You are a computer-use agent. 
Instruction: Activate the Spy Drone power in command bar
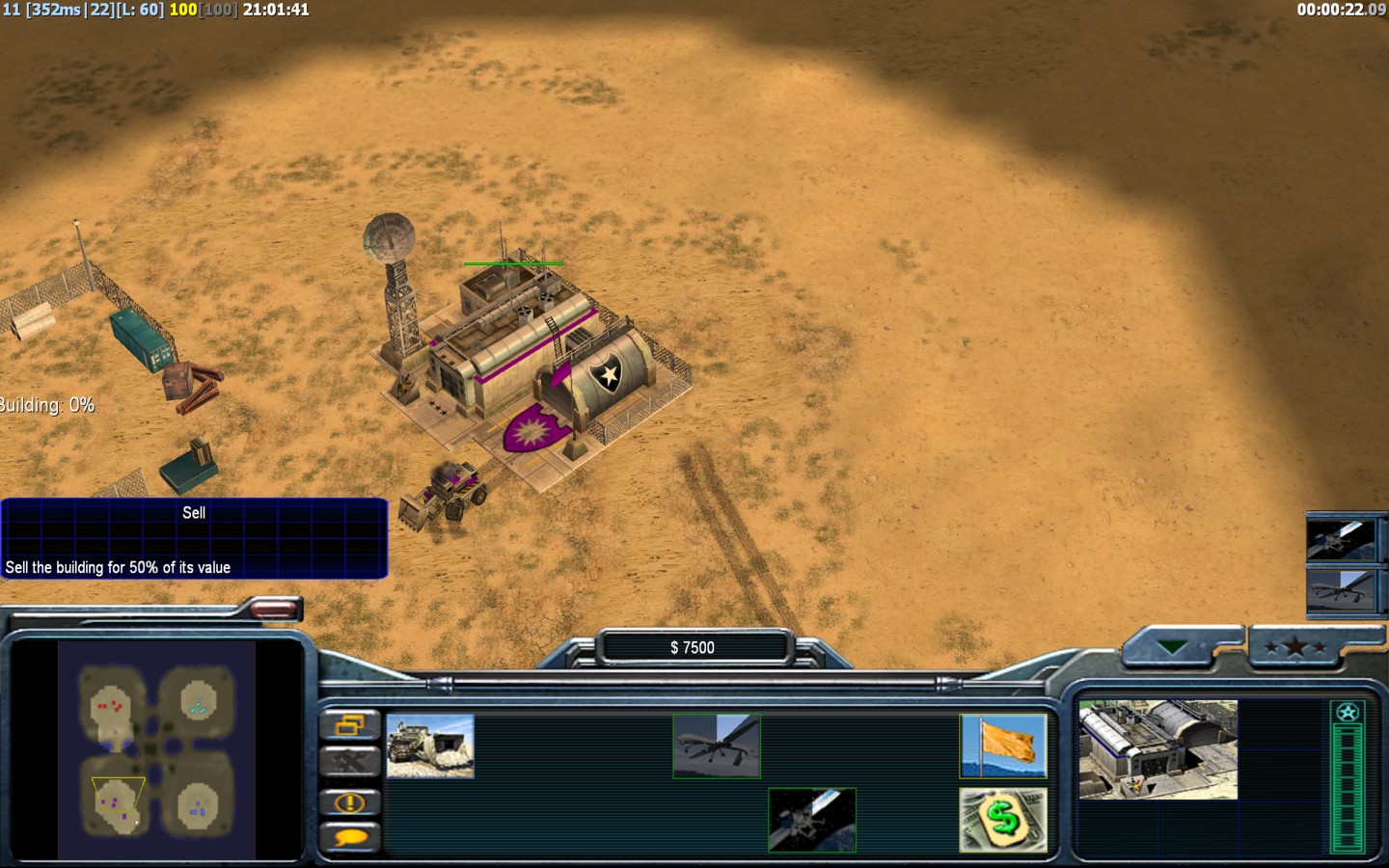point(717,746)
